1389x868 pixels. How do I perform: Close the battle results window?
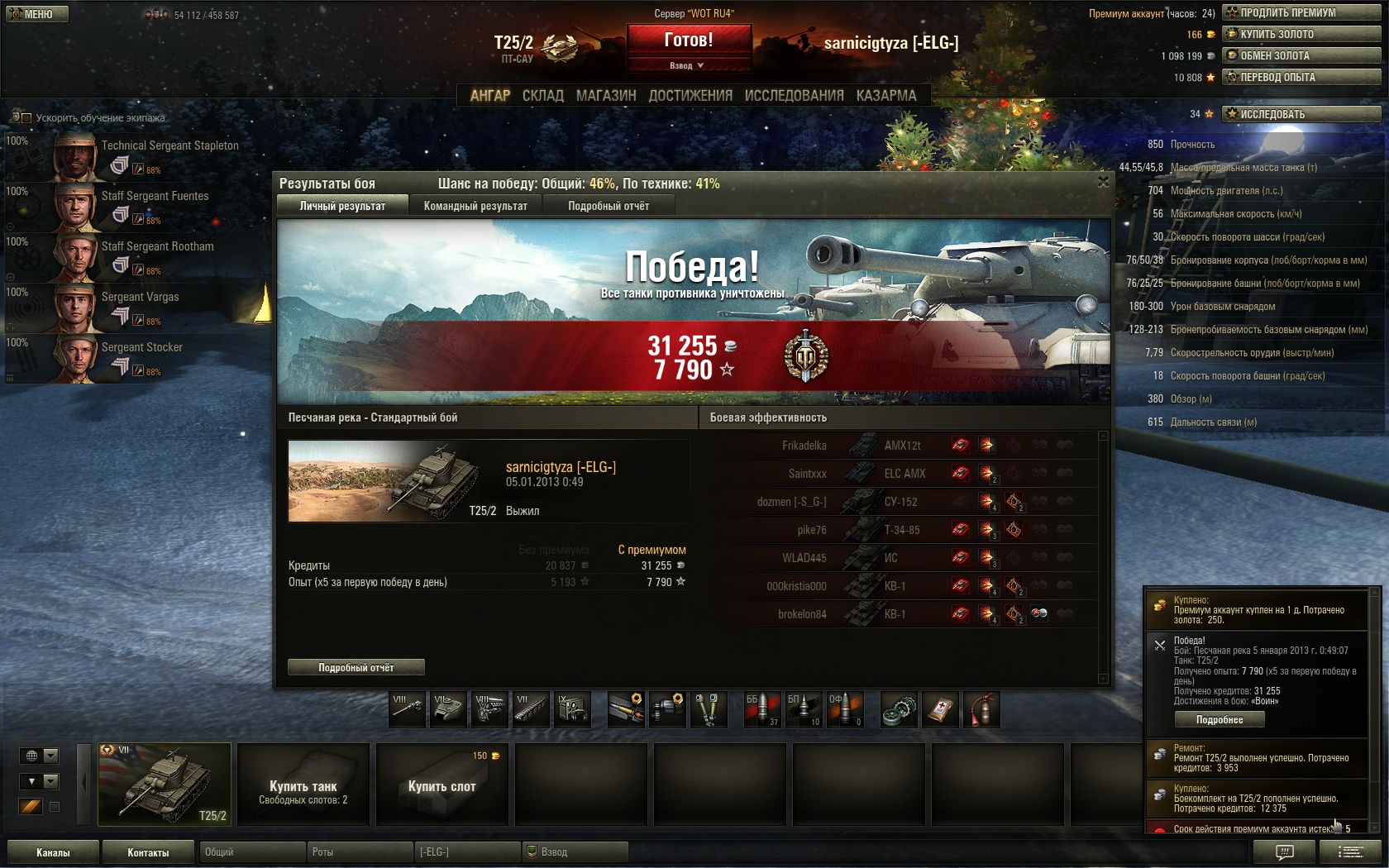(1103, 182)
